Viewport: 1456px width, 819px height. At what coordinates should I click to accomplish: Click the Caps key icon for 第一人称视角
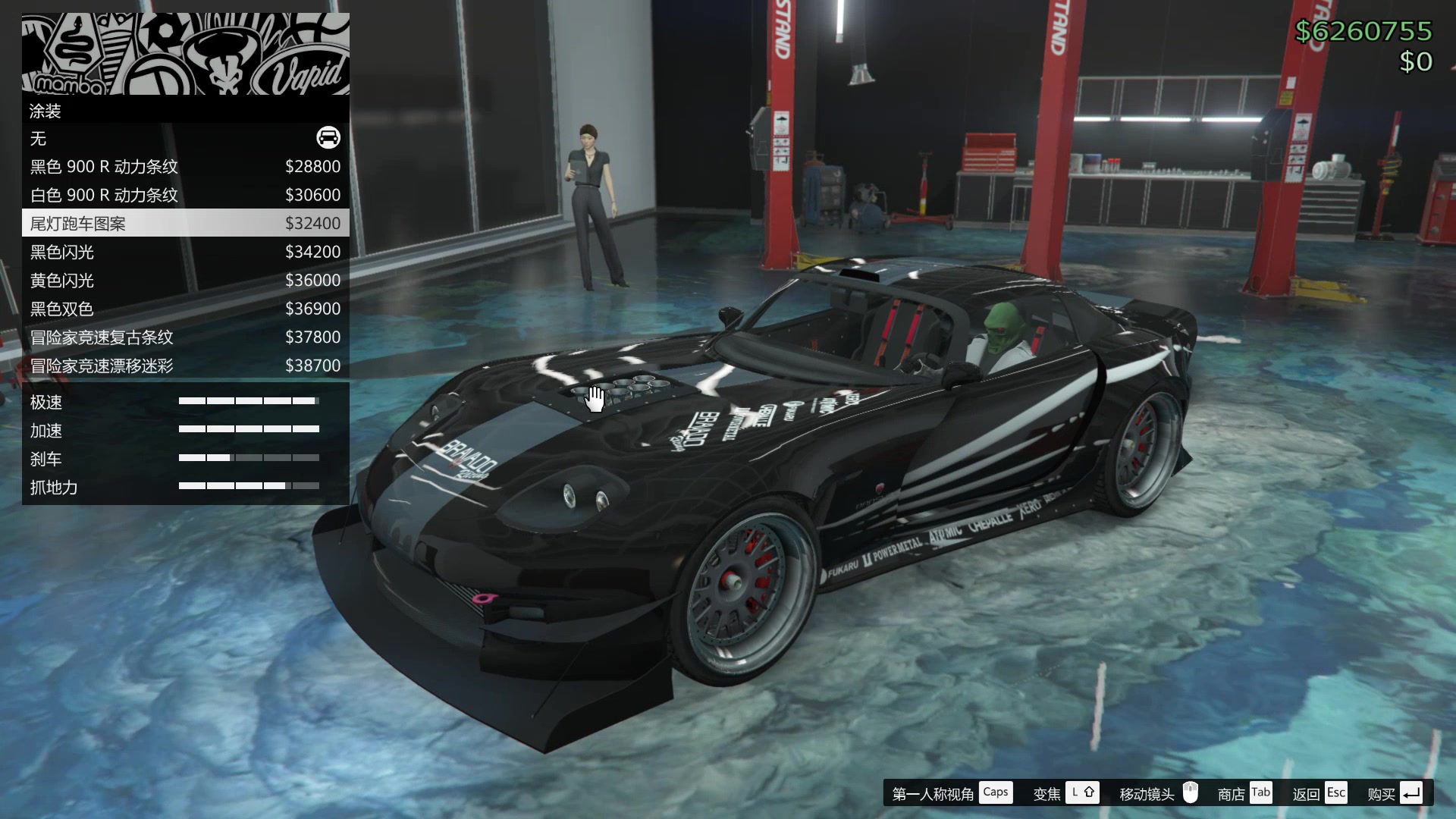click(996, 792)
